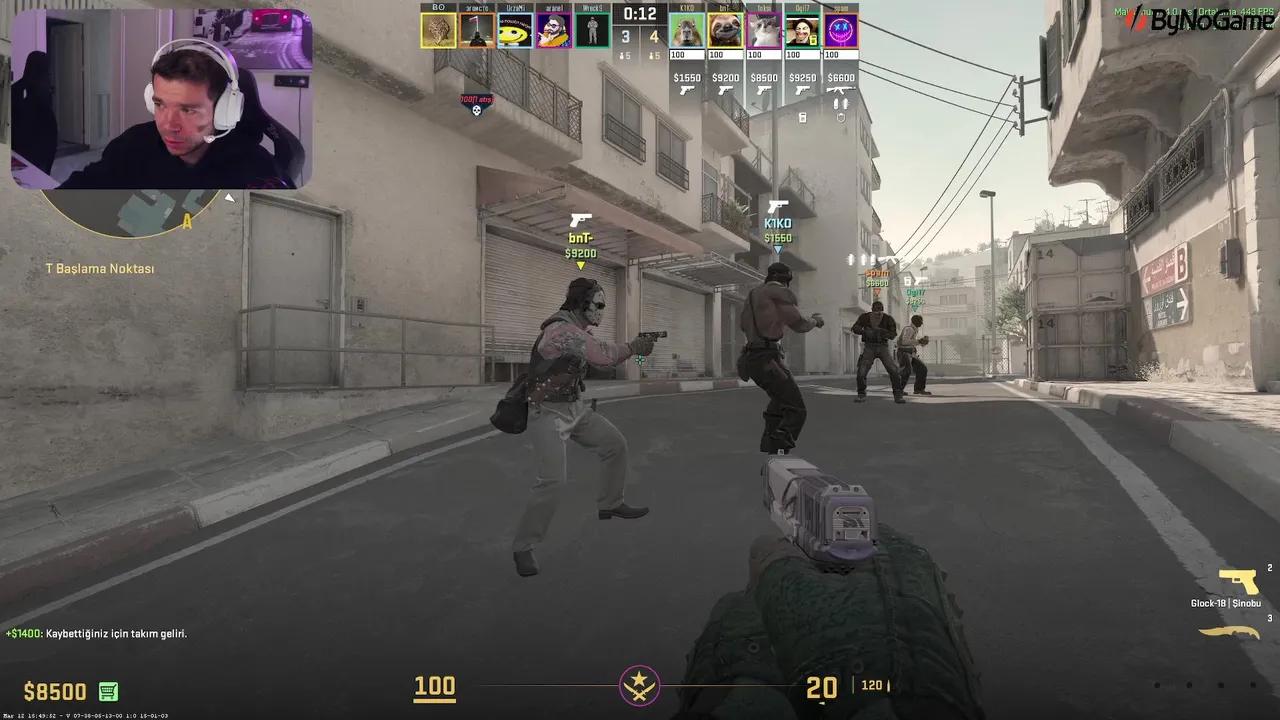Click the pistol icon under K1KO's money

click(687, 91)
